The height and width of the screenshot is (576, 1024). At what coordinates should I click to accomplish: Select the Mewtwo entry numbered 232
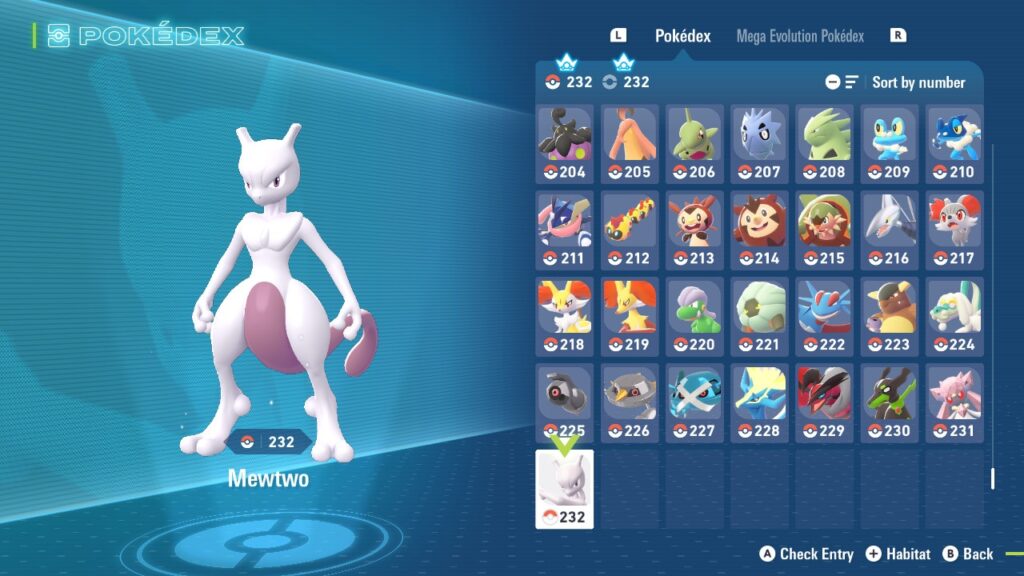coord(565,489)
